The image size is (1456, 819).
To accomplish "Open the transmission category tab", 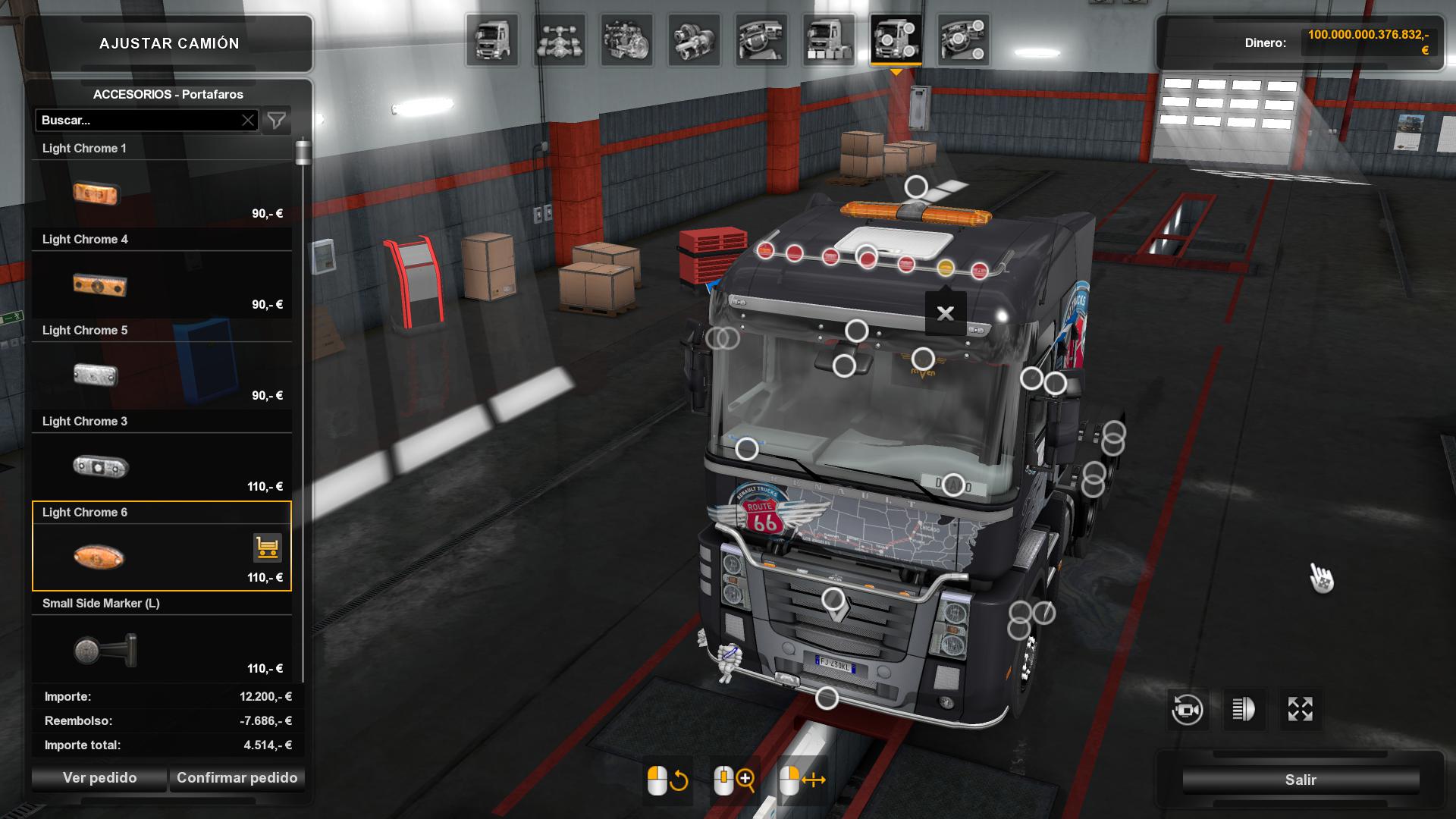I will (x=694, y=39).
